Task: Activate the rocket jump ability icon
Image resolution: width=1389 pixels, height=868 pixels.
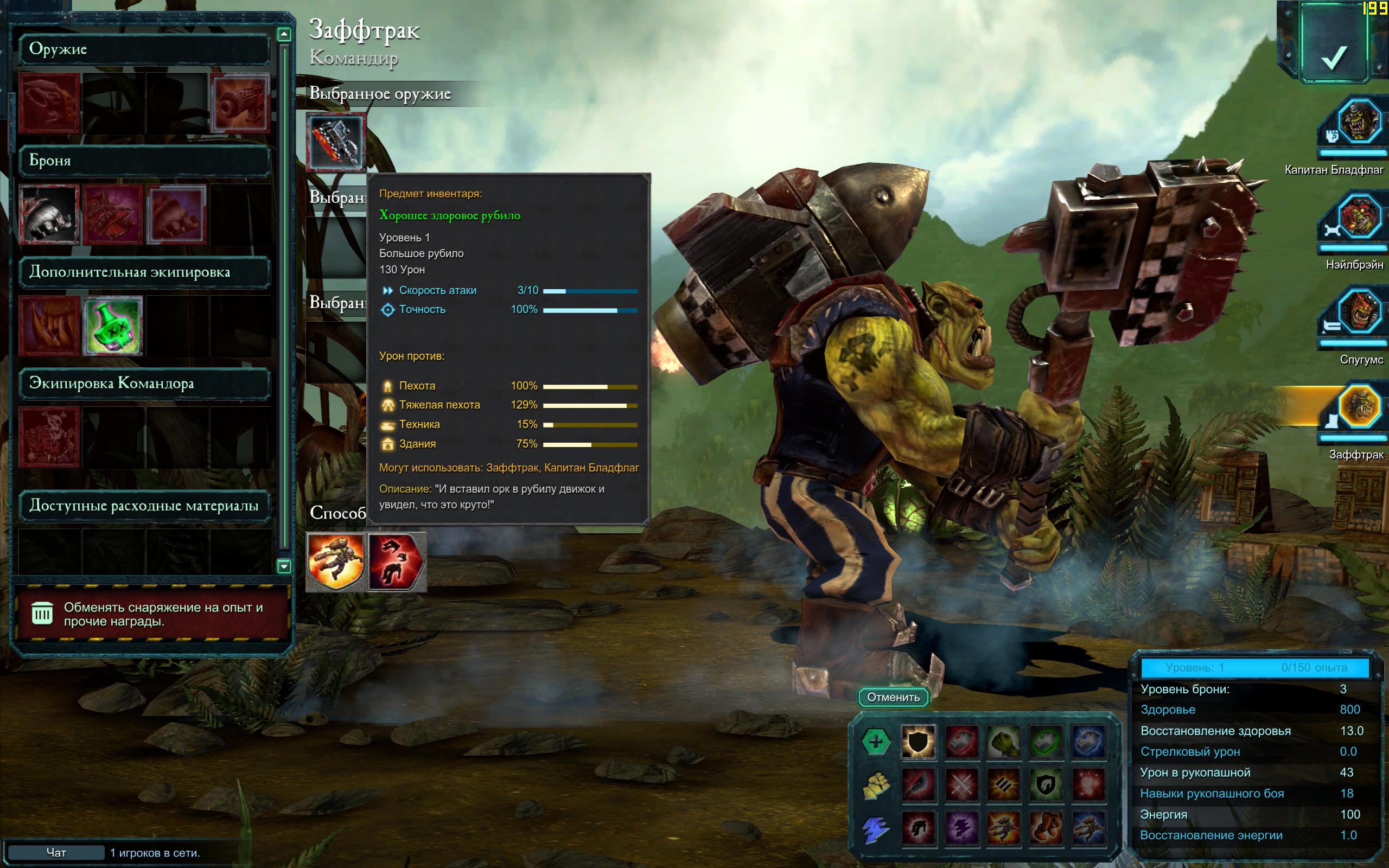Action: pos(336,561)
